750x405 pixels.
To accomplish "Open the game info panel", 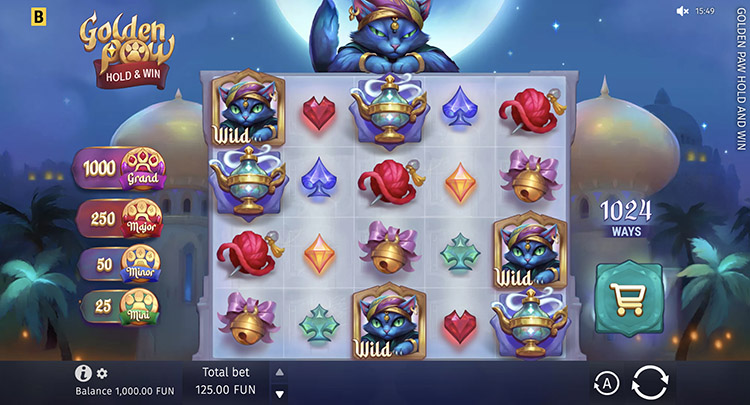I will click(x=83, y=373).
